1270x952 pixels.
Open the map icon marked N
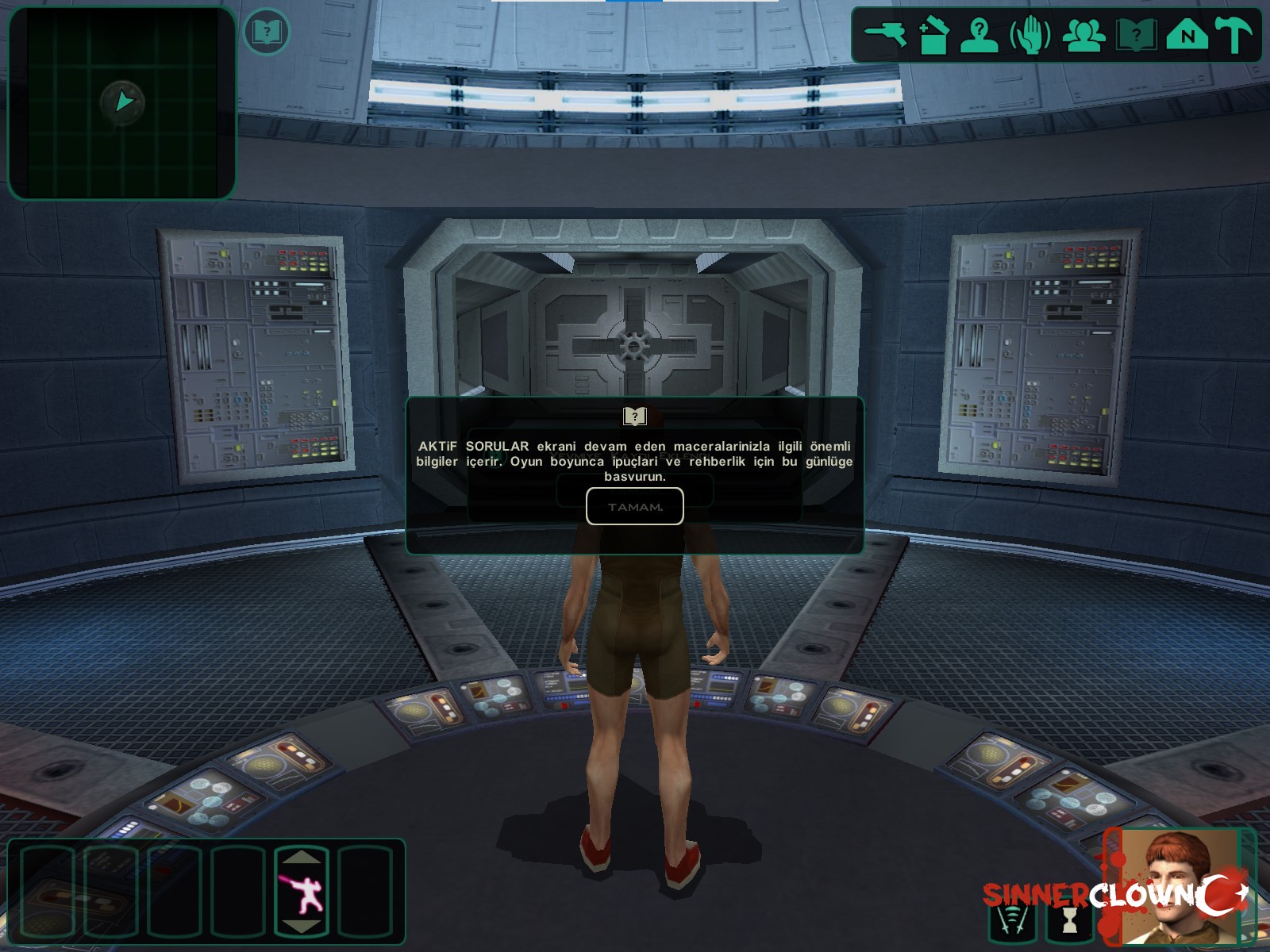pos(1187,36)
